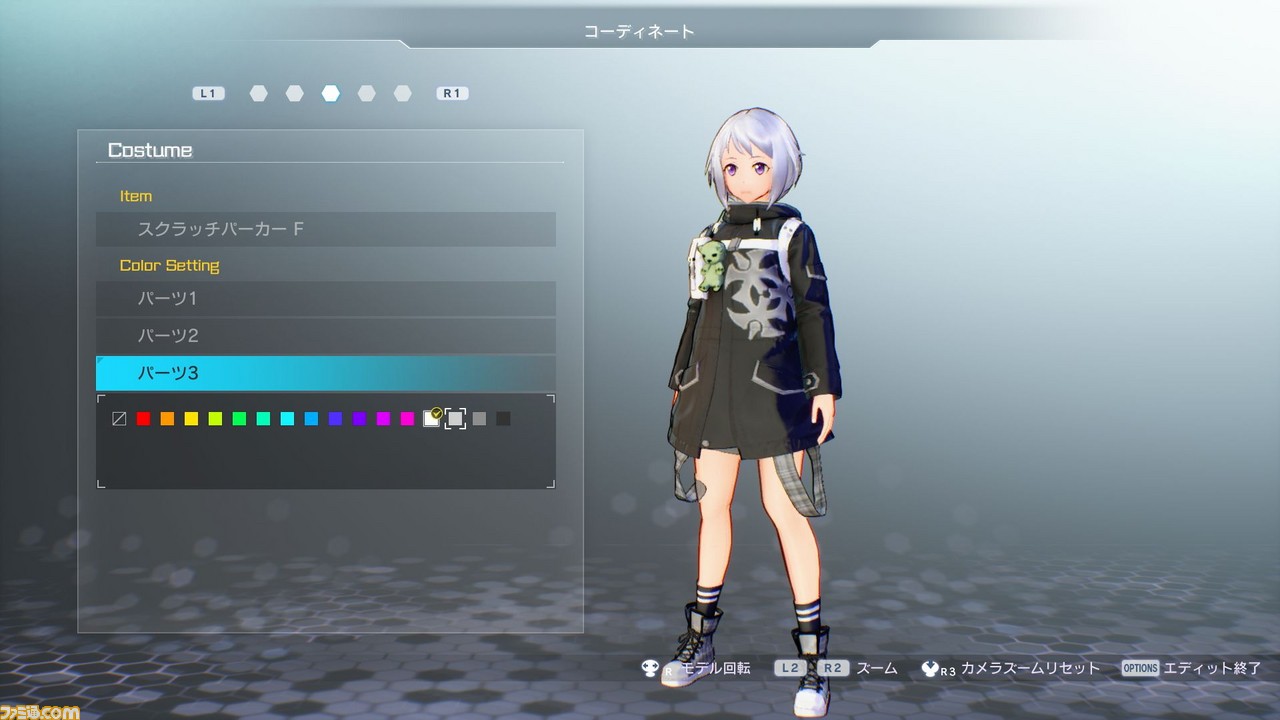This screenshot has width=1280, height=720.
Task: Choose the light gray bracketed swatch
Action: 455,419
